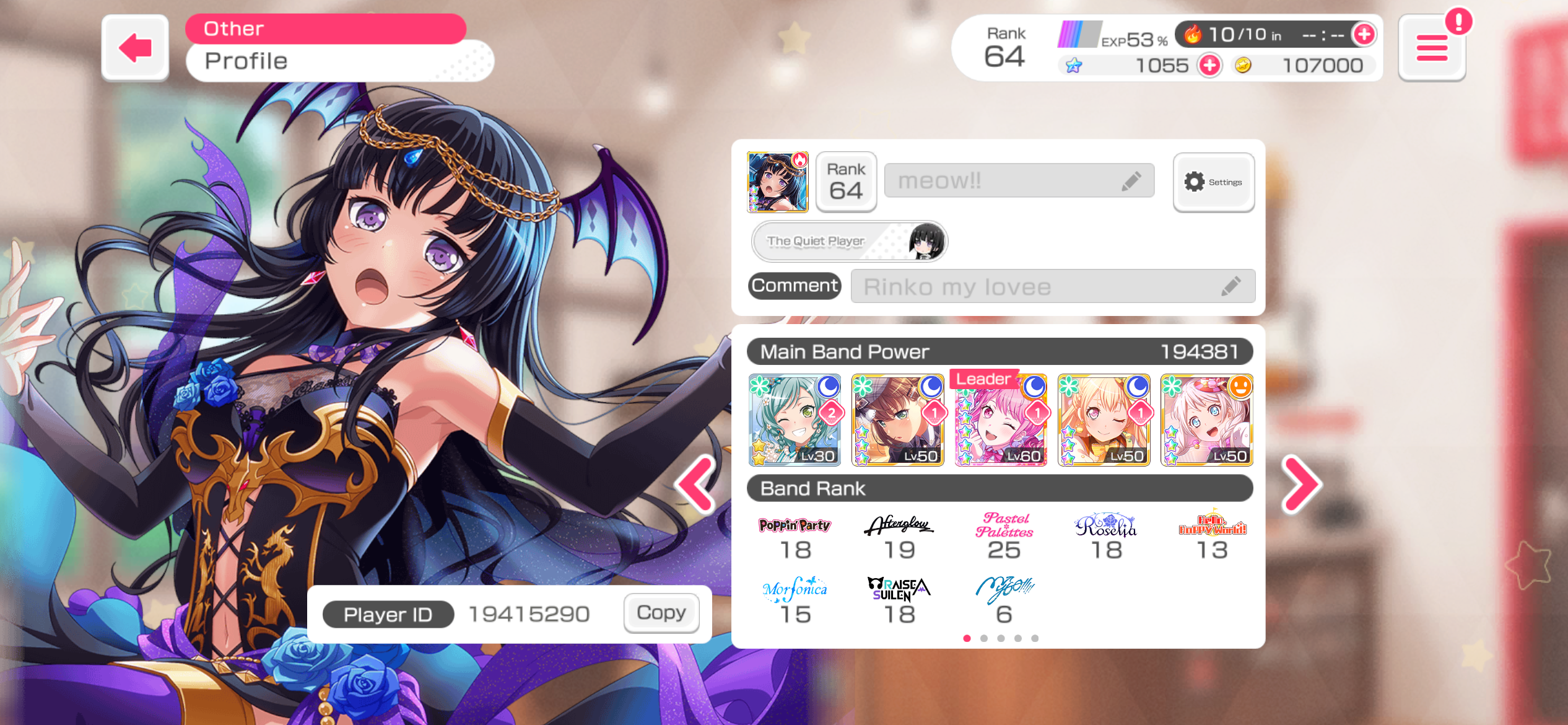Tap the plus button to refill boost flames
The width and height of the screenshot is (1568, 725).
pyautogui.click(x=1364, y=35)
